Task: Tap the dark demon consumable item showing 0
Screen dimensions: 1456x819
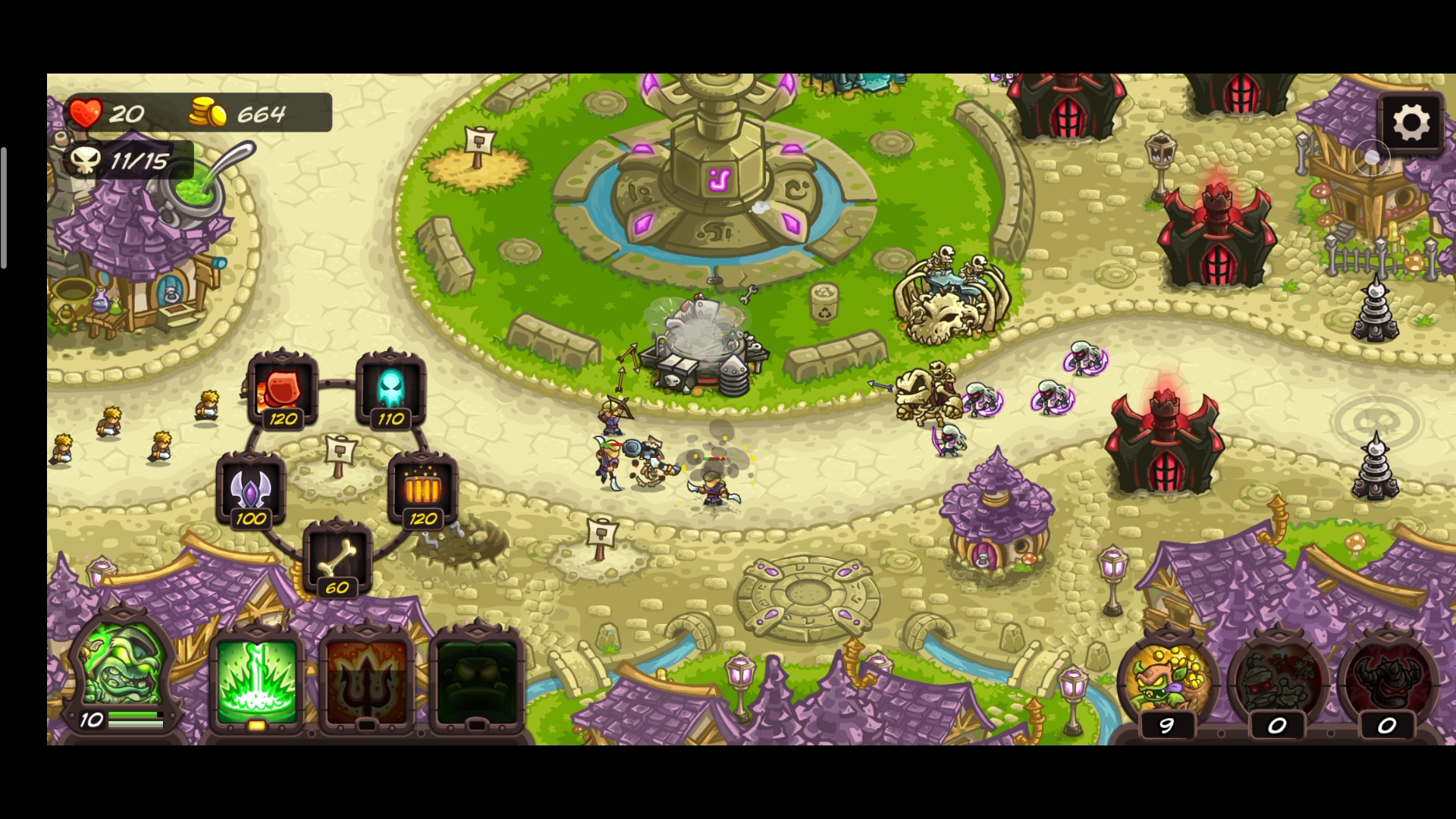Action: tap(1387, 680)
